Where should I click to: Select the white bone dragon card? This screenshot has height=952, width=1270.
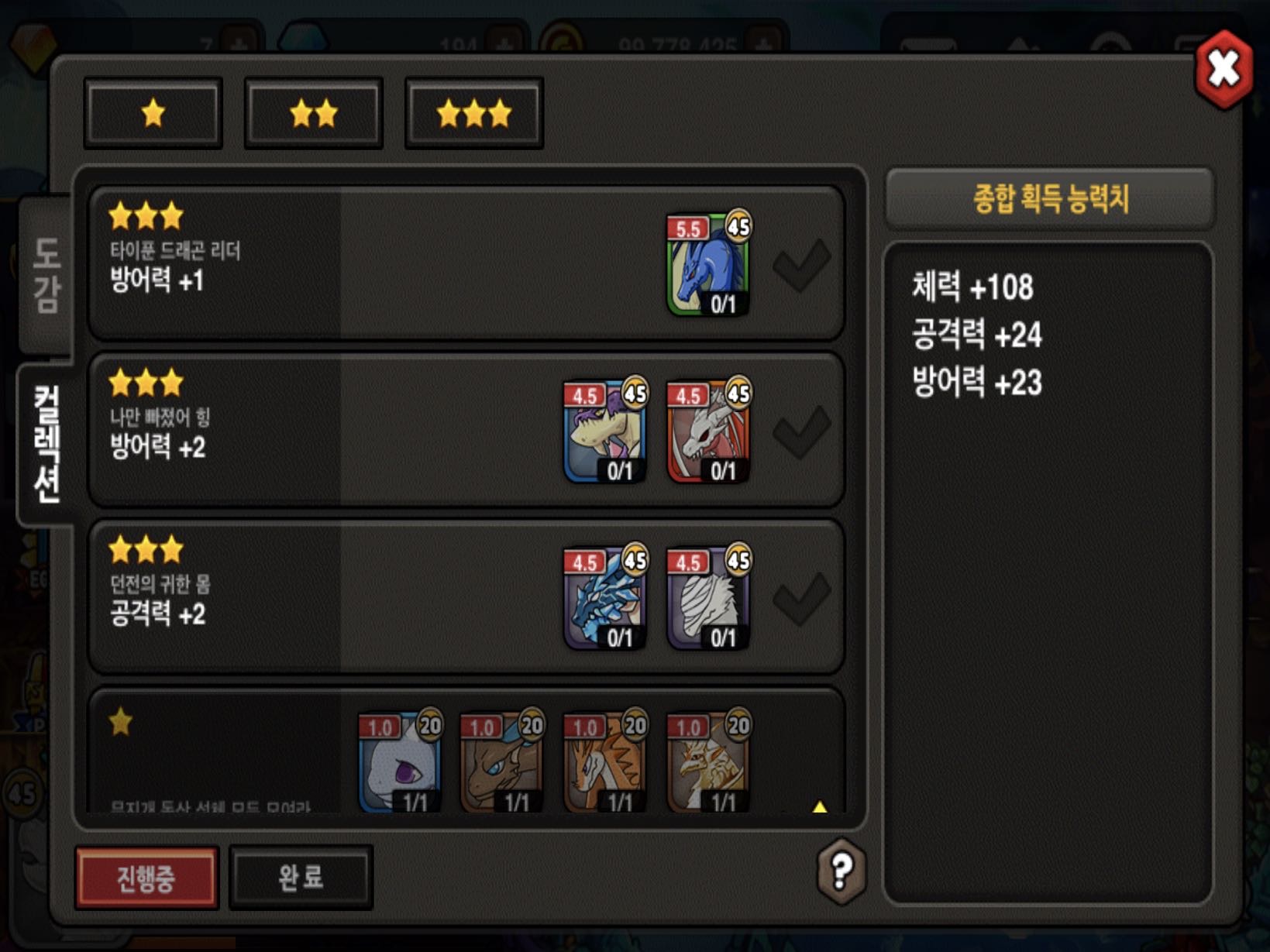[x=708, y=431]
